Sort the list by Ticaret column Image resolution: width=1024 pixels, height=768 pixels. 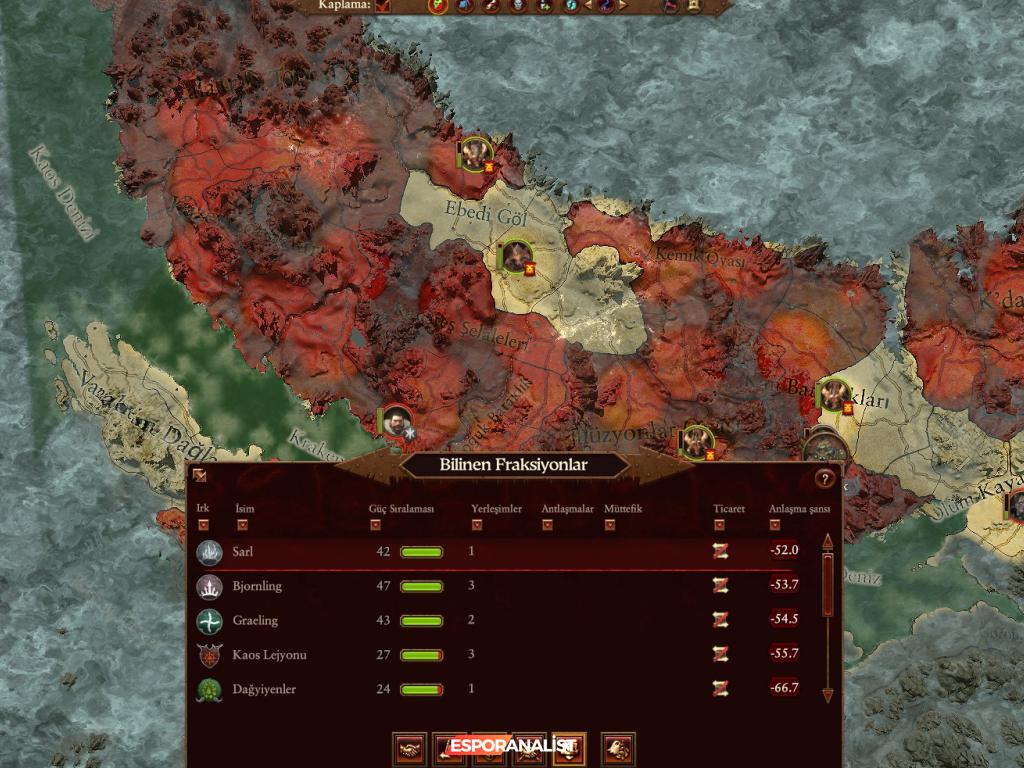point(719,524)
